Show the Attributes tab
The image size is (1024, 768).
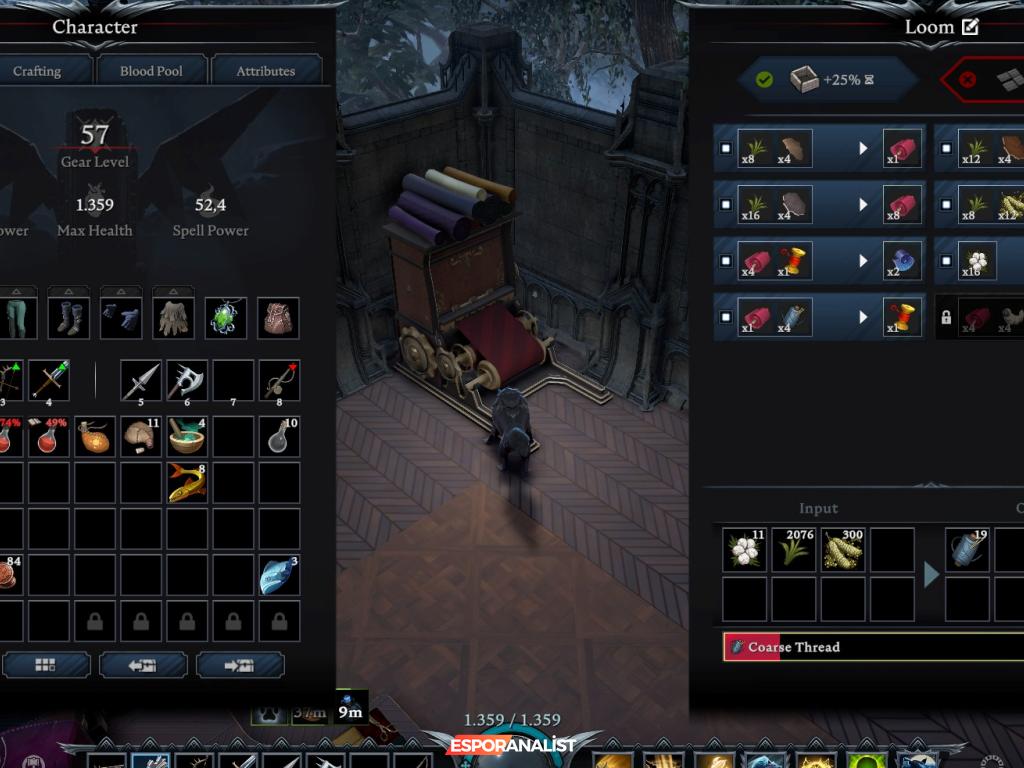[x=265, y=71]
